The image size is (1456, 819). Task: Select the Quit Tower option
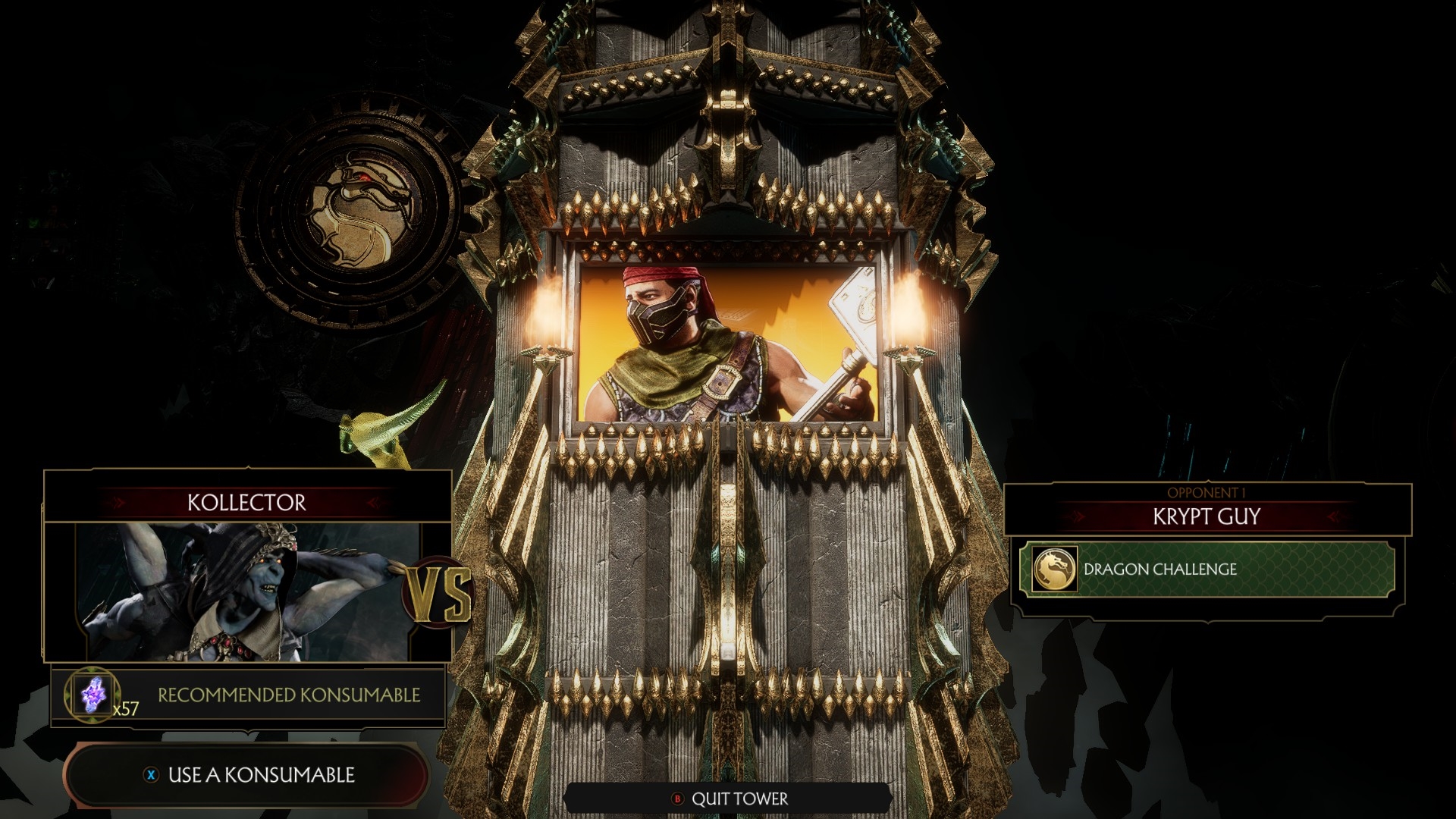click(729, 799)
